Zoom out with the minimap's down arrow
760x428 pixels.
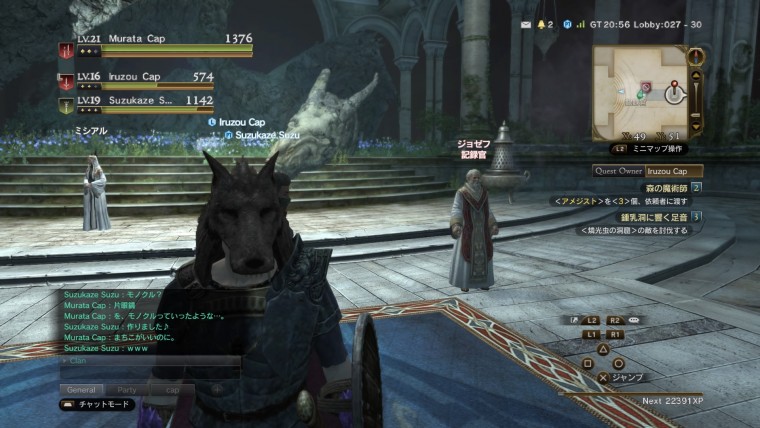coord(696,127)
